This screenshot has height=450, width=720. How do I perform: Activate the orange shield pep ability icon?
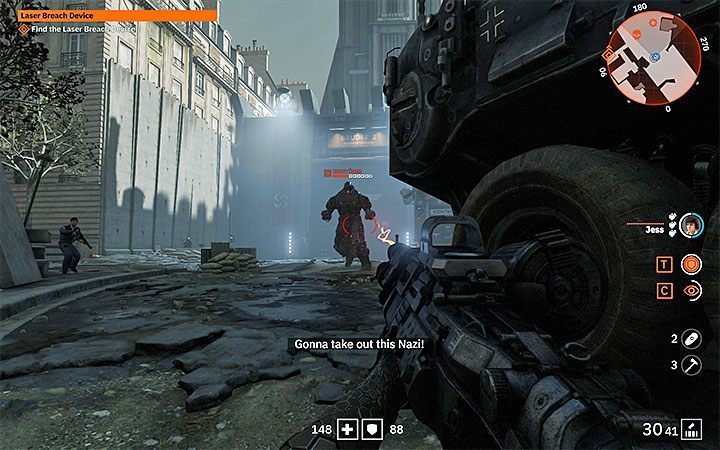click(691, 265)
